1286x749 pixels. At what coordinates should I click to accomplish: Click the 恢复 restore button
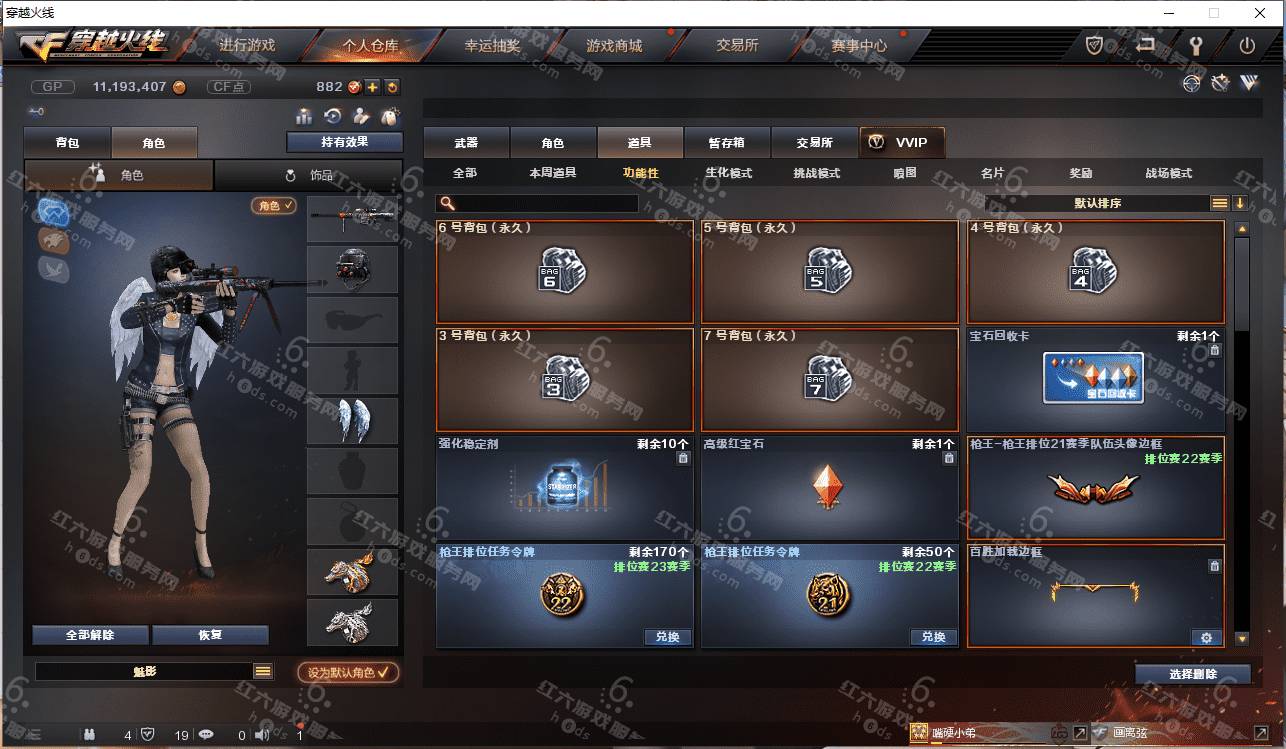(210, 635)
